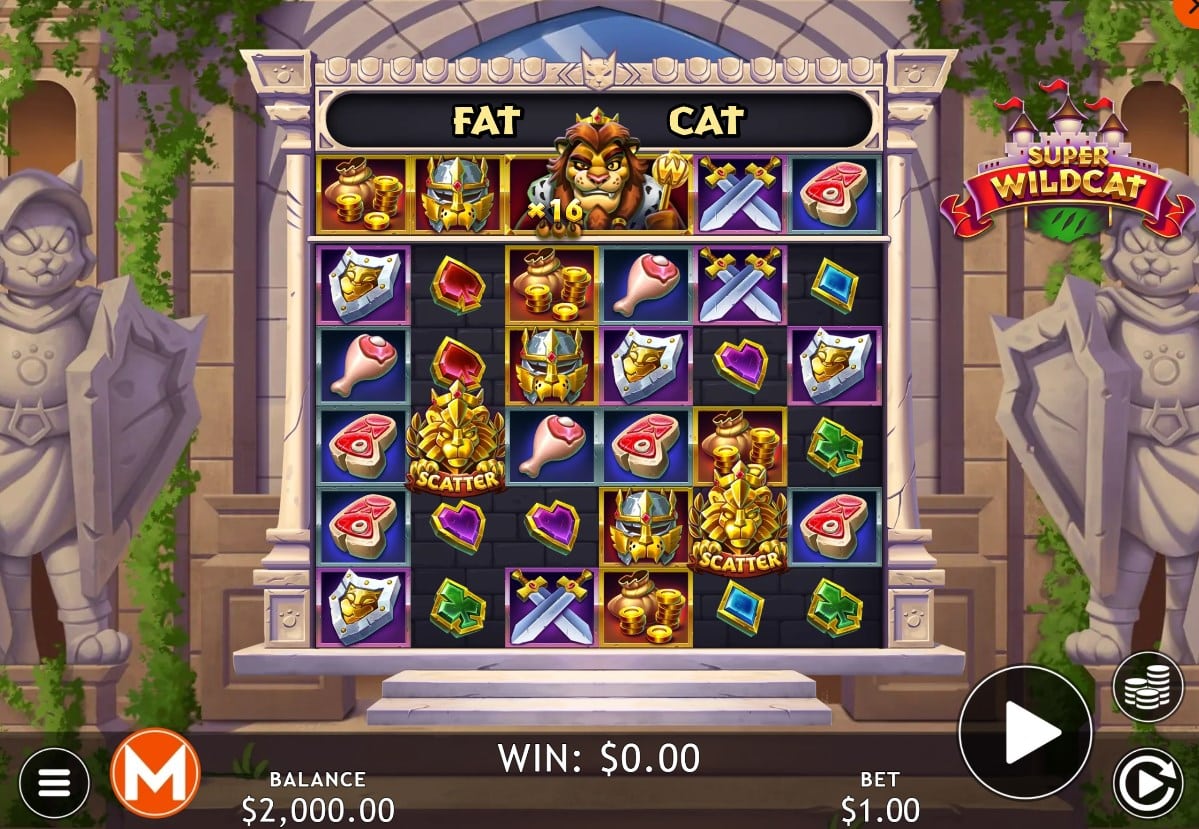
Task: Spin the reels with the play button
Action: [x=1025, y=732]
